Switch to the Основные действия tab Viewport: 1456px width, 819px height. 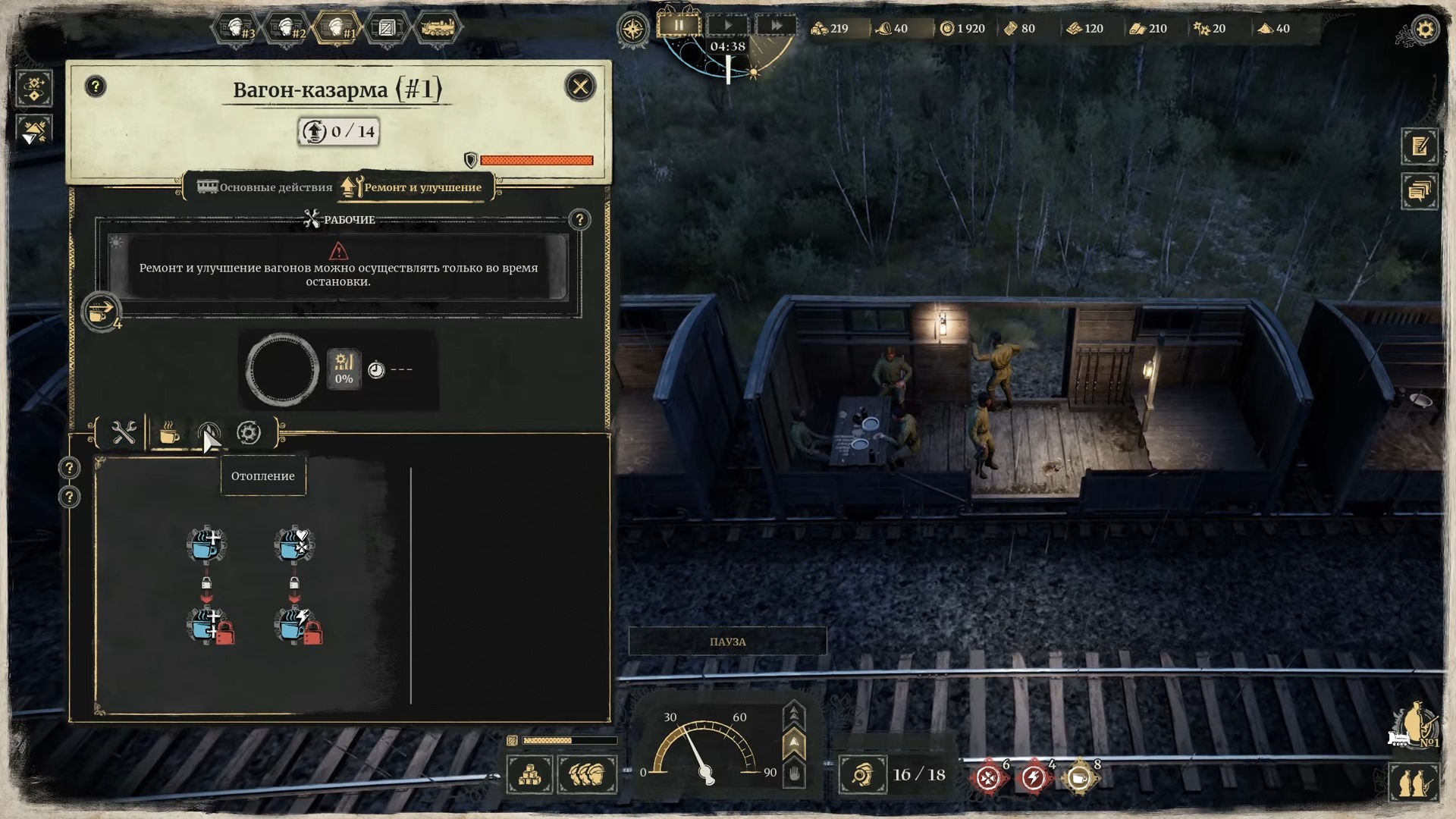pos(265,187)
